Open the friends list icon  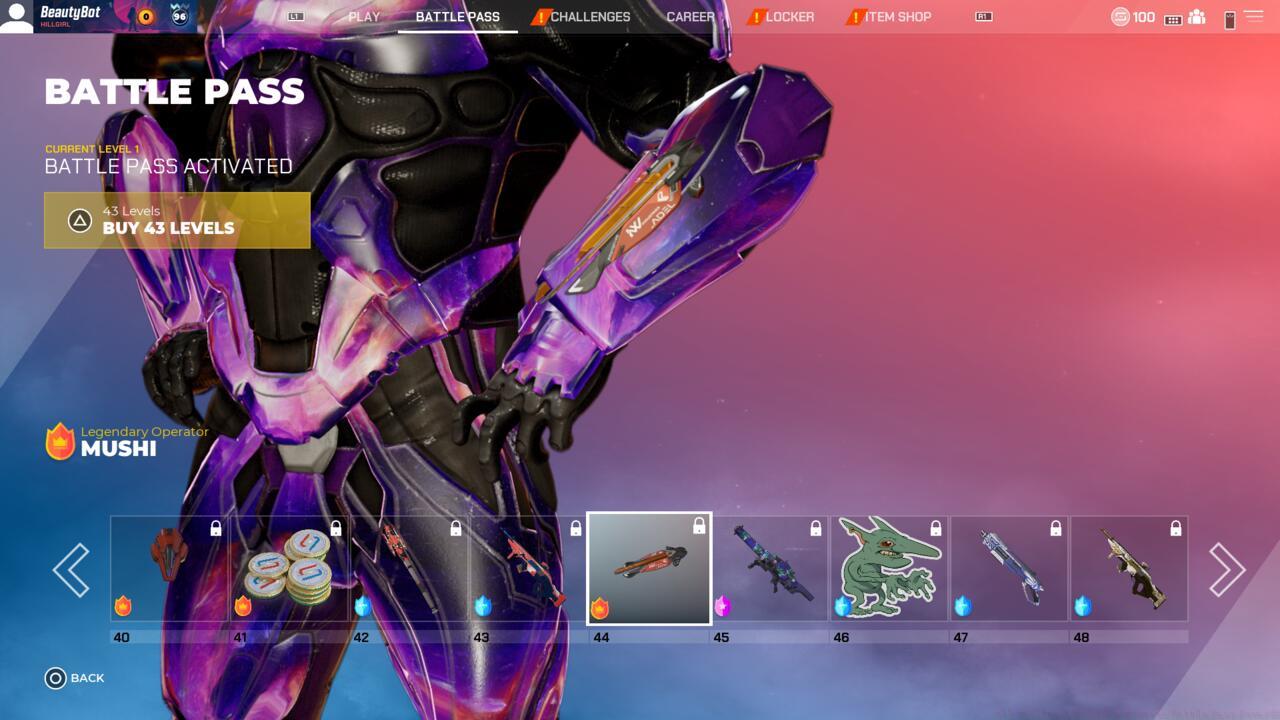(1197, 18)
